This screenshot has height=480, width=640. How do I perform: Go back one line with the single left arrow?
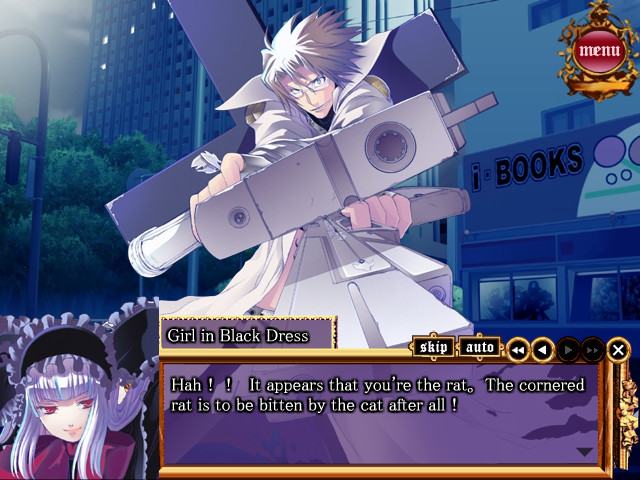click(x=542, y=350)
